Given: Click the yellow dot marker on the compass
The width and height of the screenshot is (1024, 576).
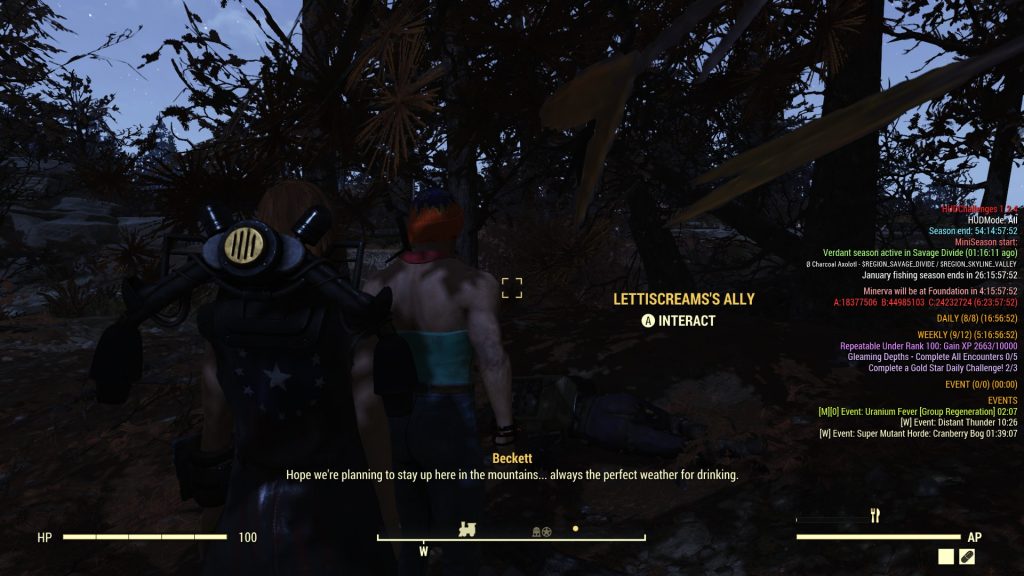Looking at the screenshot, I should point(575,528).
